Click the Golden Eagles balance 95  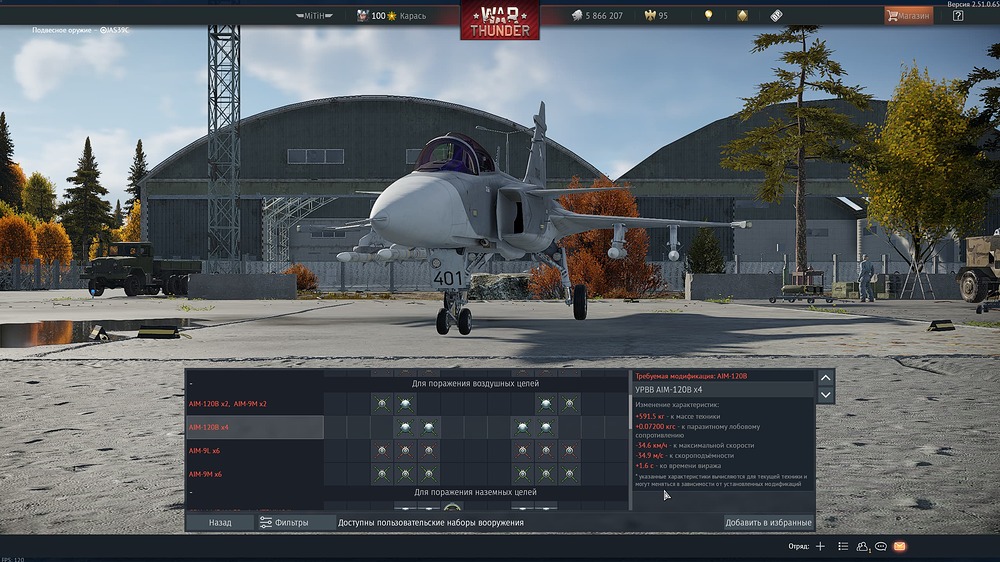pyautogui.click(x=657, y=16)
